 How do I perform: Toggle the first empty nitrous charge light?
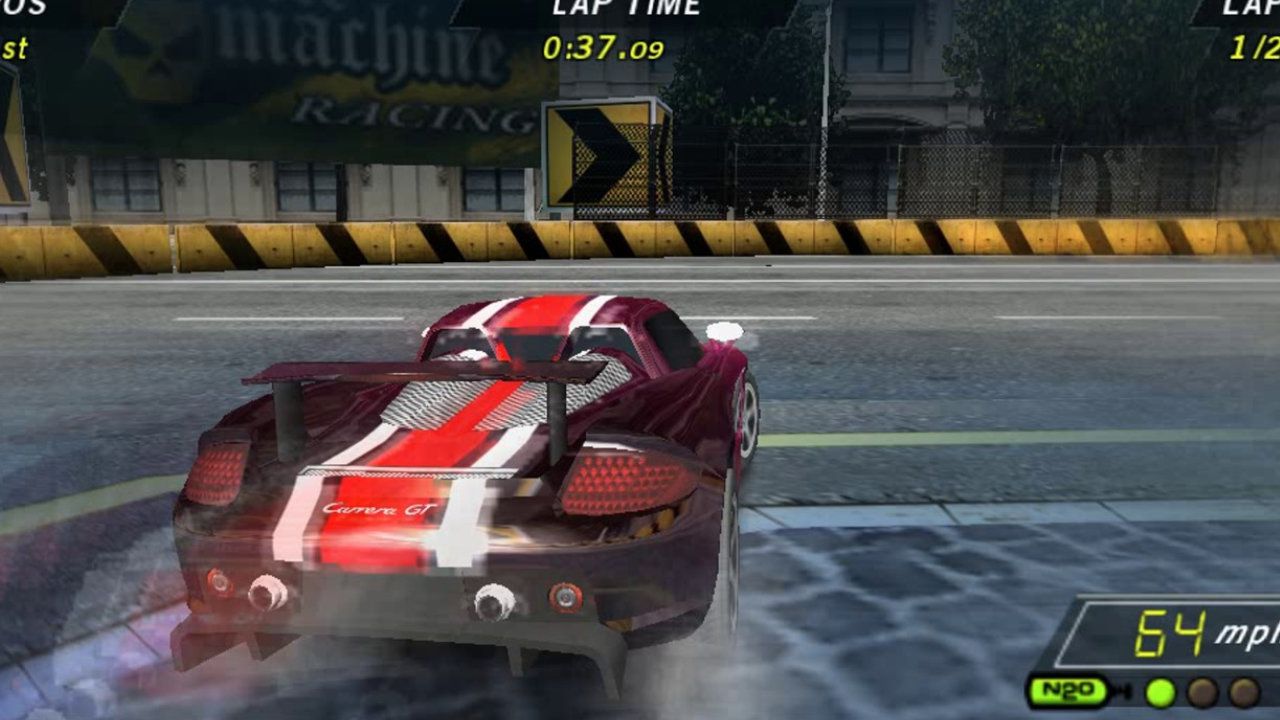coord(1202,690)
